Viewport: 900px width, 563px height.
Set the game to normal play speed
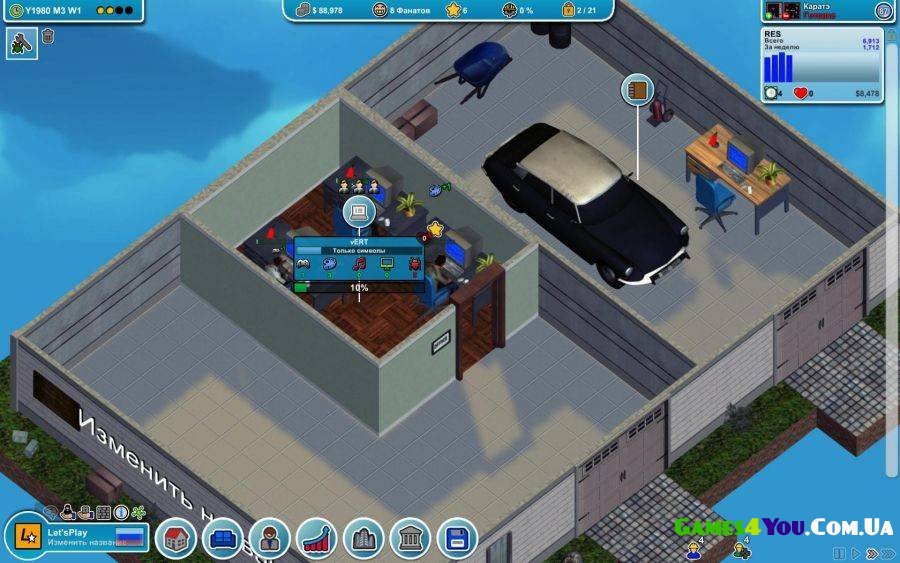click(x=855, y=553)
